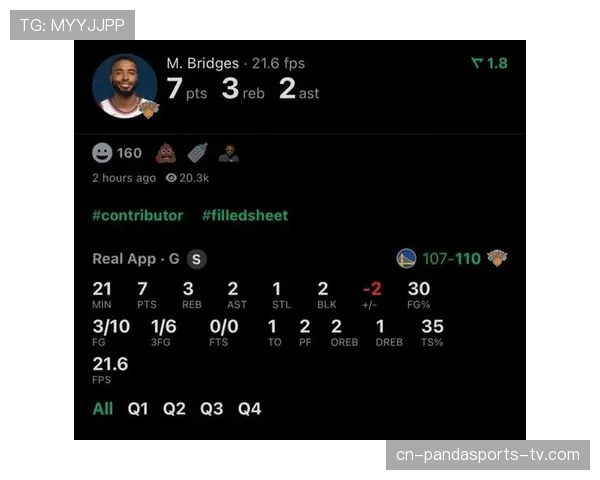Choose the Q4 quarter tab
Image resolution: width=600 pixels, height=480 pixels.
click(x=249, y=409)
